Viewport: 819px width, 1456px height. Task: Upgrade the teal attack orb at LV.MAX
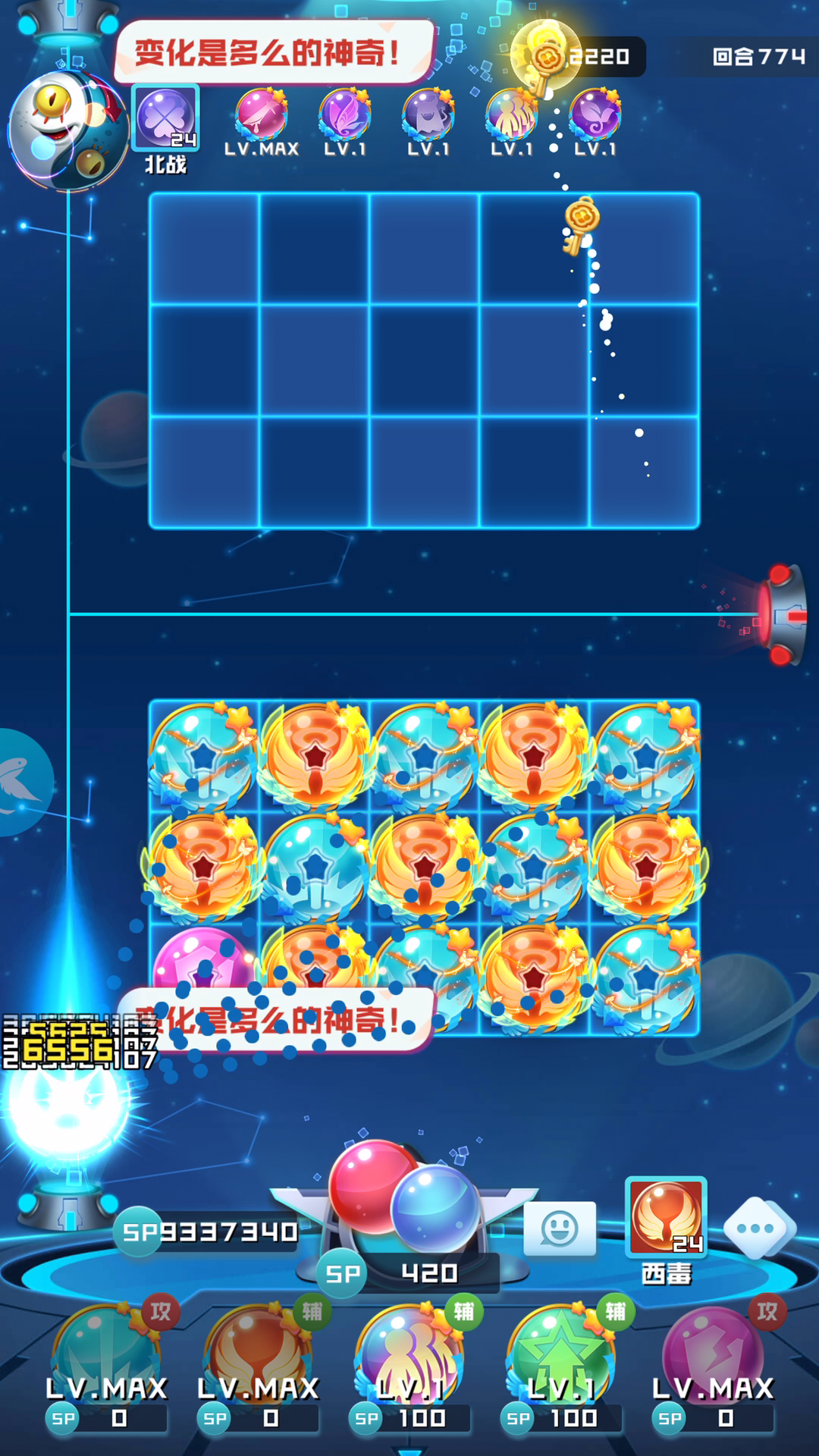106,1357
